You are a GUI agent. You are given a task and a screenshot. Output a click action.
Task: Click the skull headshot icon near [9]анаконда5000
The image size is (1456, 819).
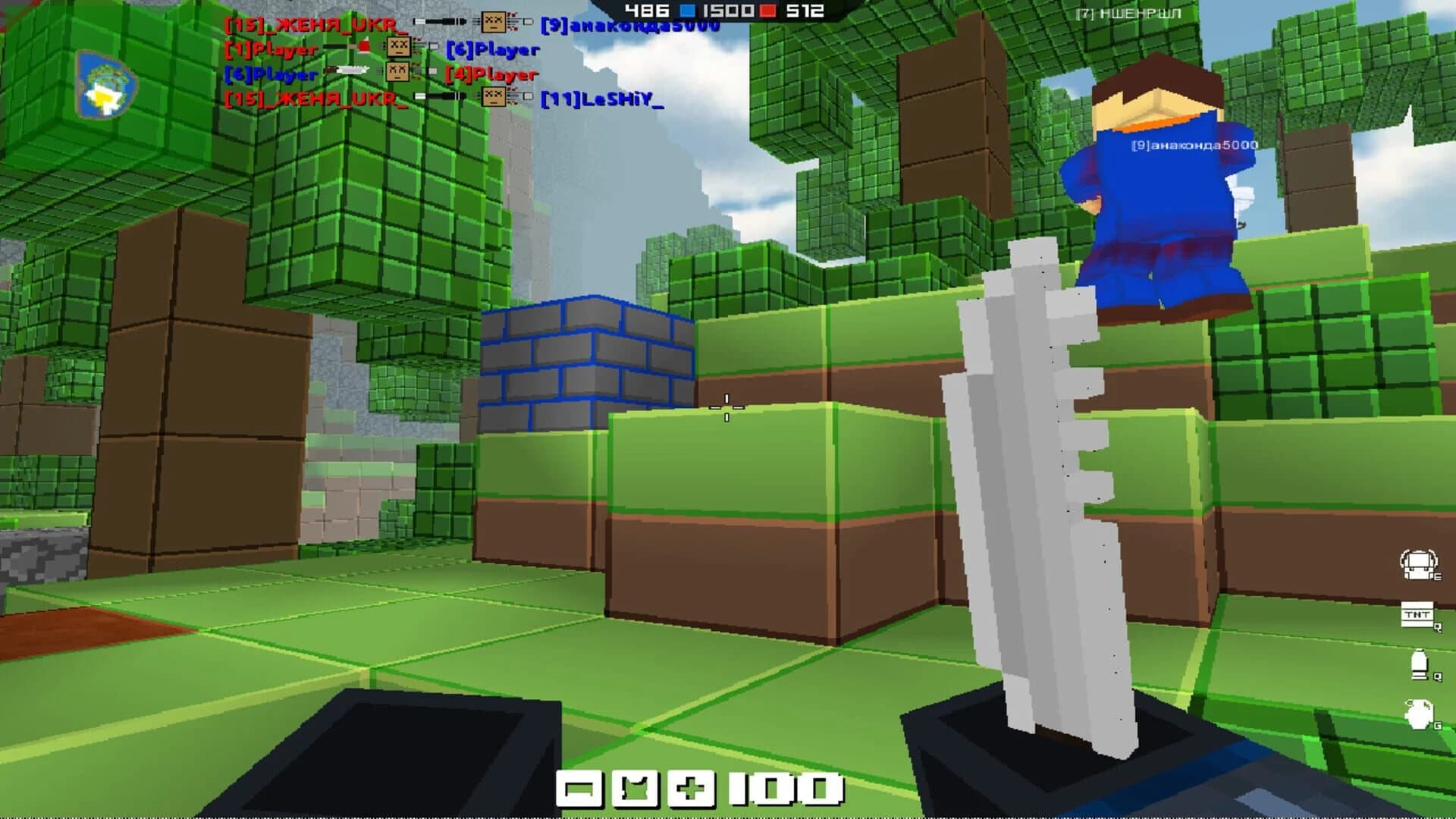click(x=494, y=23)
